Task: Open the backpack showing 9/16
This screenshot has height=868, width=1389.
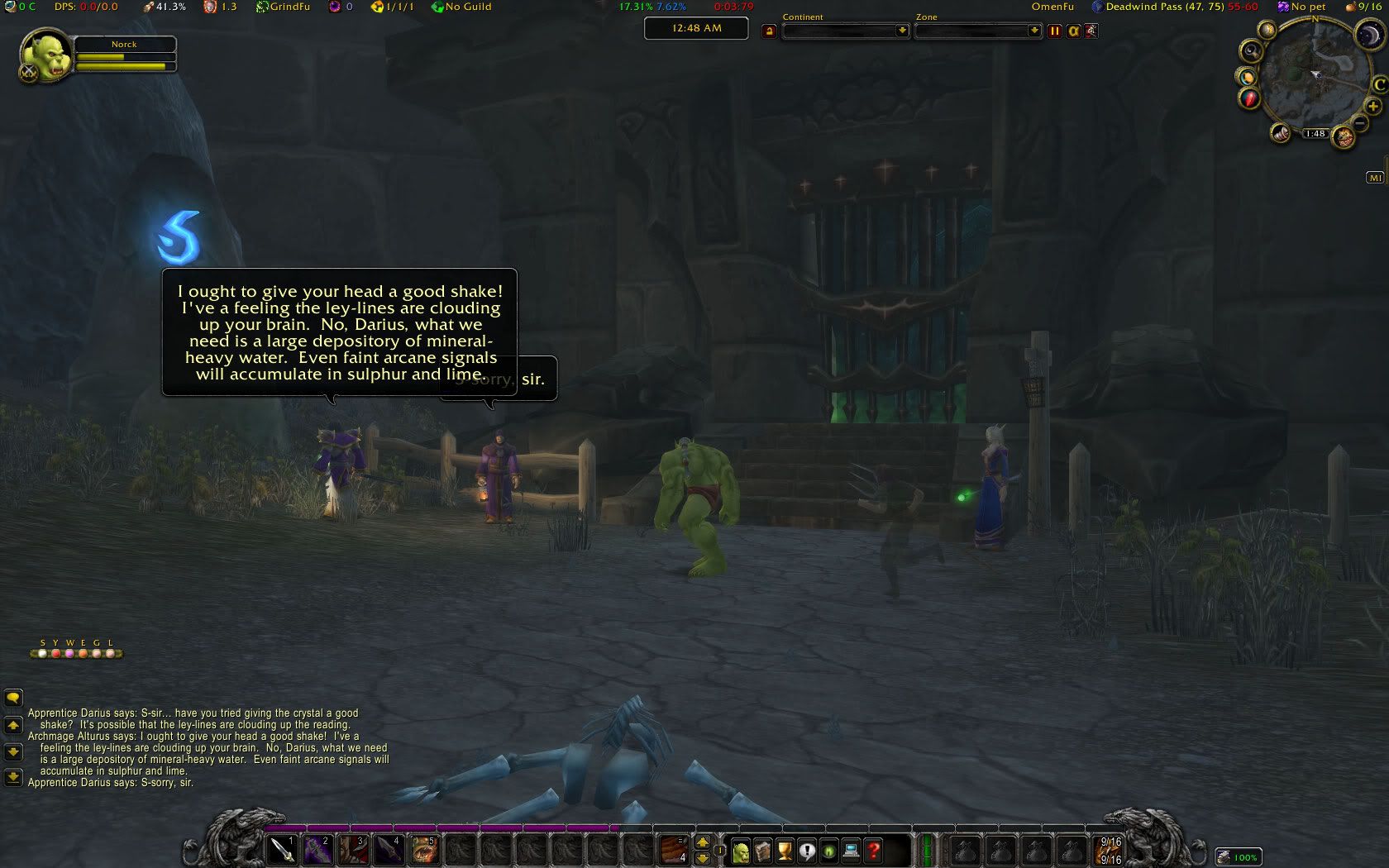Action: click(x=1110, y=851)
